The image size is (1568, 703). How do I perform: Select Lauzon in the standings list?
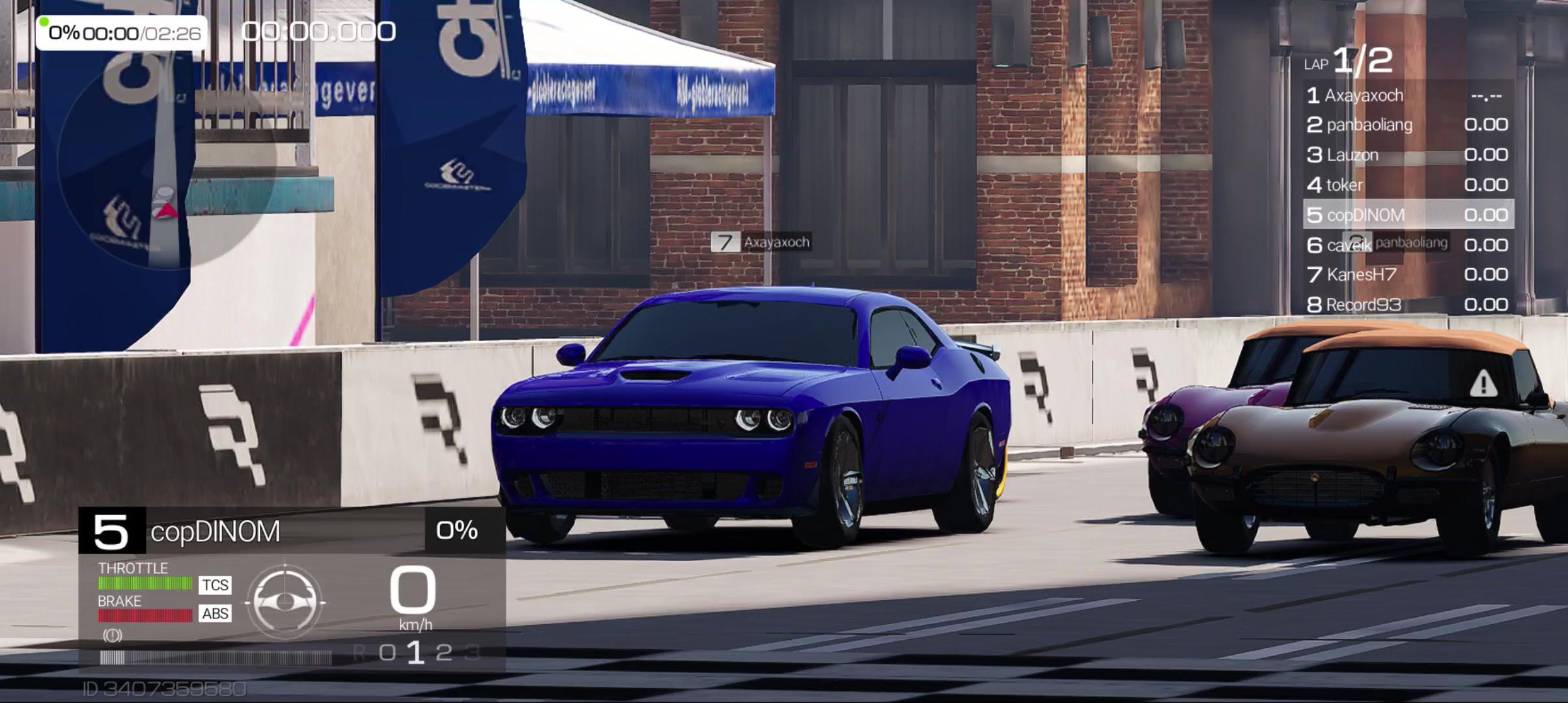point(1407,155)
